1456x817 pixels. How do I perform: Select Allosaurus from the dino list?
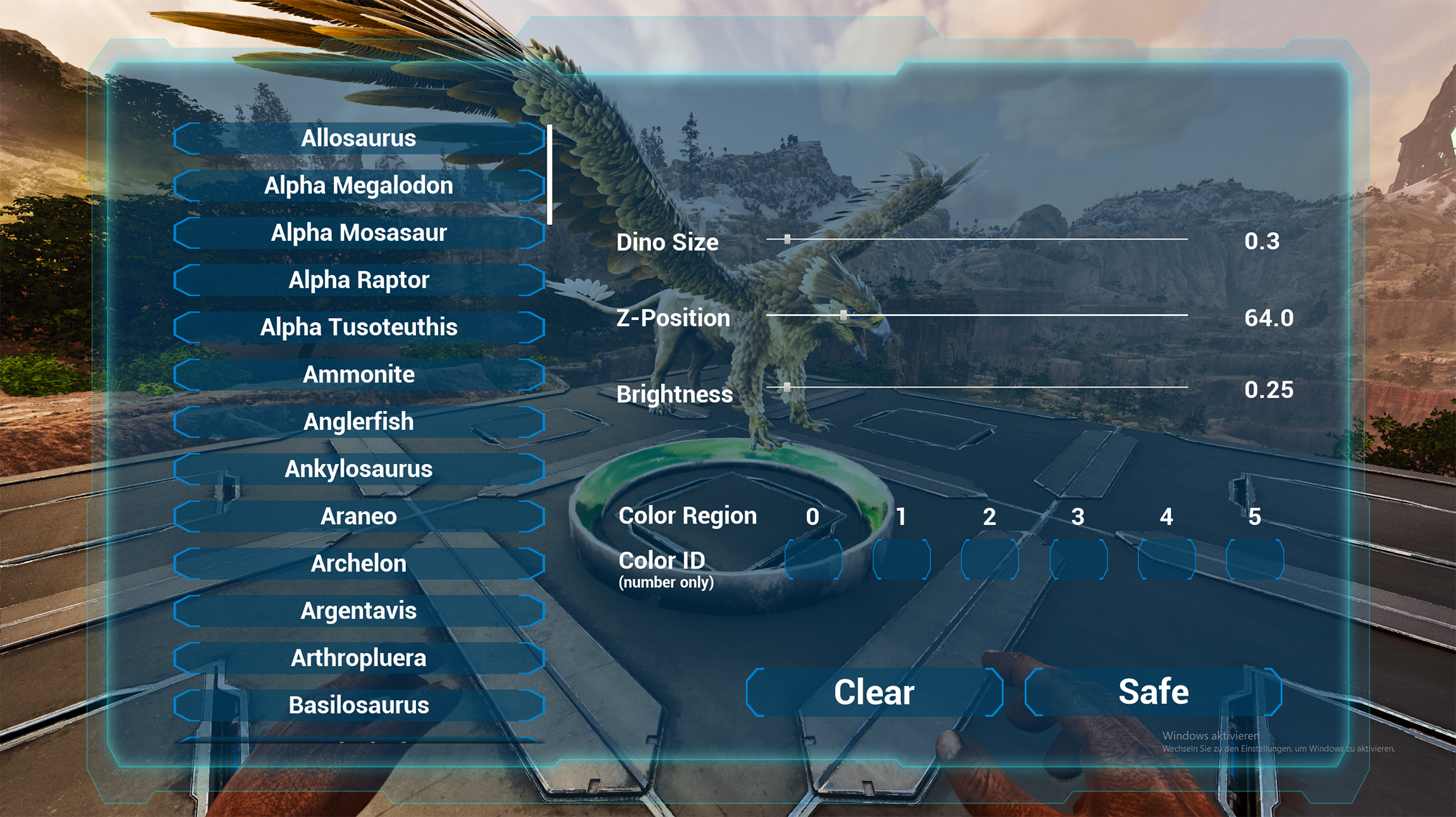358,138
